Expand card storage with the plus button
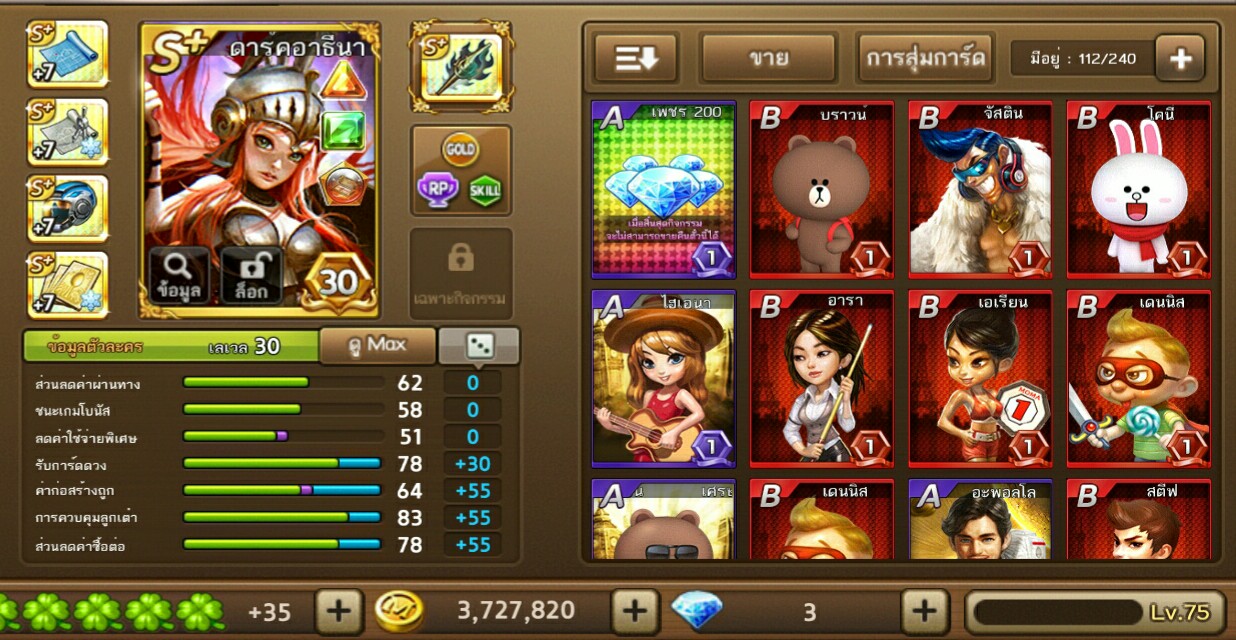Image resolution: width=1236 pixels, height=640 pixels. [x=1180, y=58]
